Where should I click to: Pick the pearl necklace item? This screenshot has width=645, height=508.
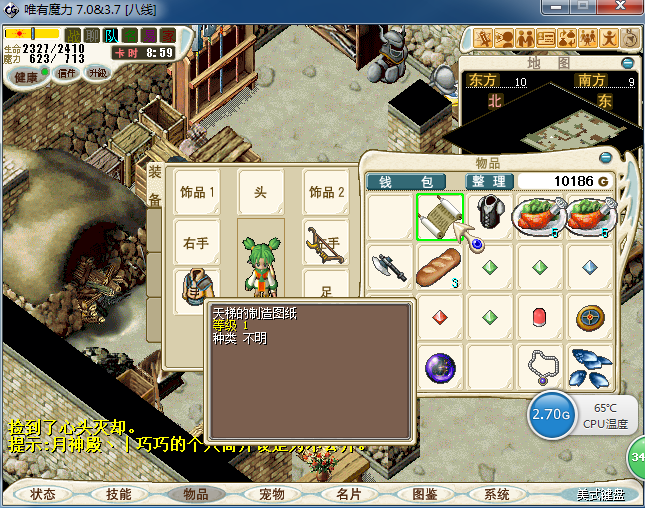(x=541, y=367)
